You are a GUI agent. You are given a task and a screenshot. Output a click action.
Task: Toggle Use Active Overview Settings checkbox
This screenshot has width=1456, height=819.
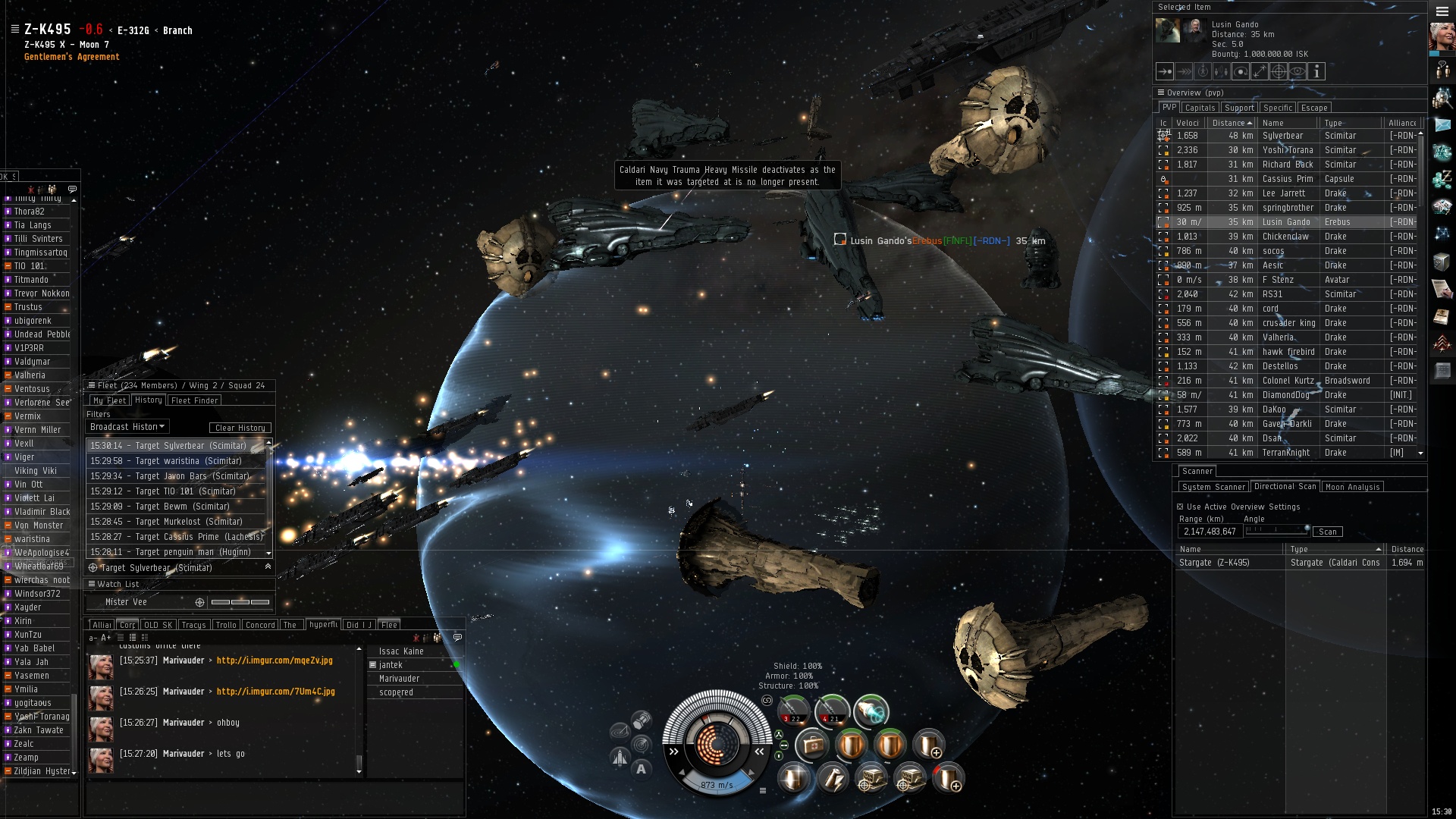[x=1180, y=507]
